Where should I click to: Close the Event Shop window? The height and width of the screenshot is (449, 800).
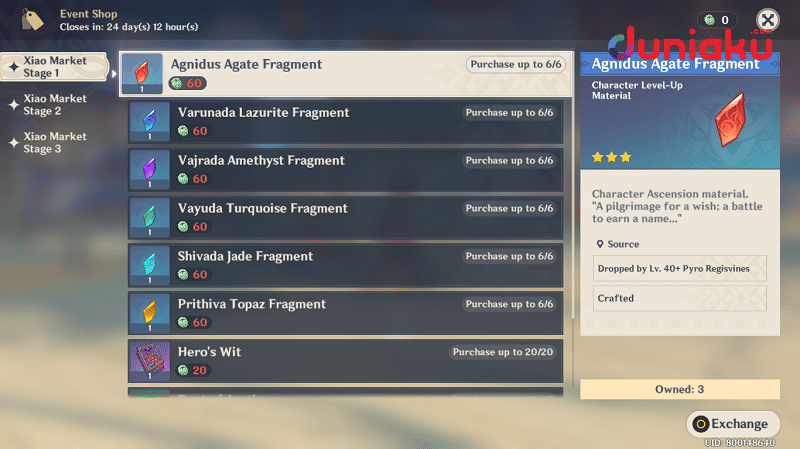pos(767,20)
